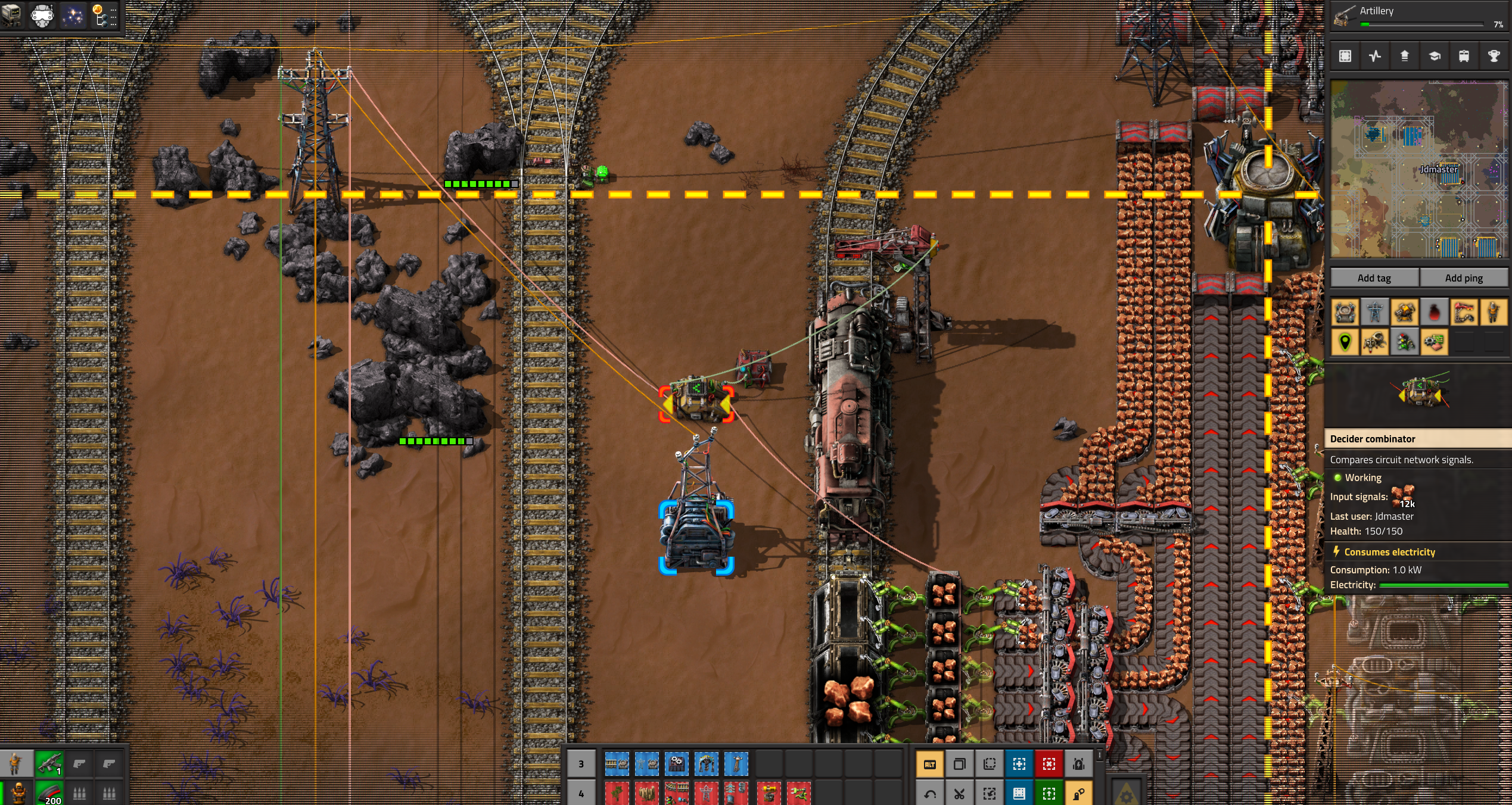Open the trains overview button
Viewport: 1512px width, 805px height.
(x=1464, y=56)
